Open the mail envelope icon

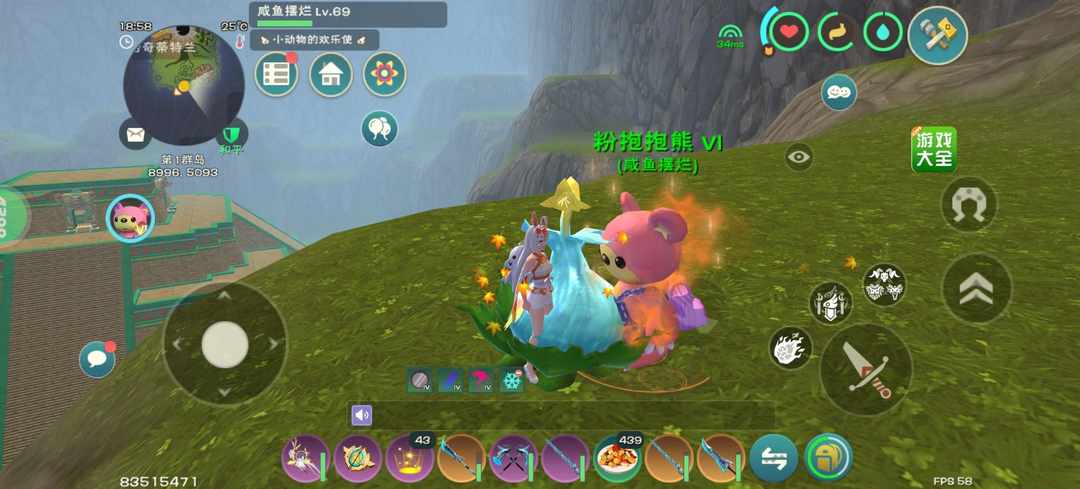click(135, 133)
